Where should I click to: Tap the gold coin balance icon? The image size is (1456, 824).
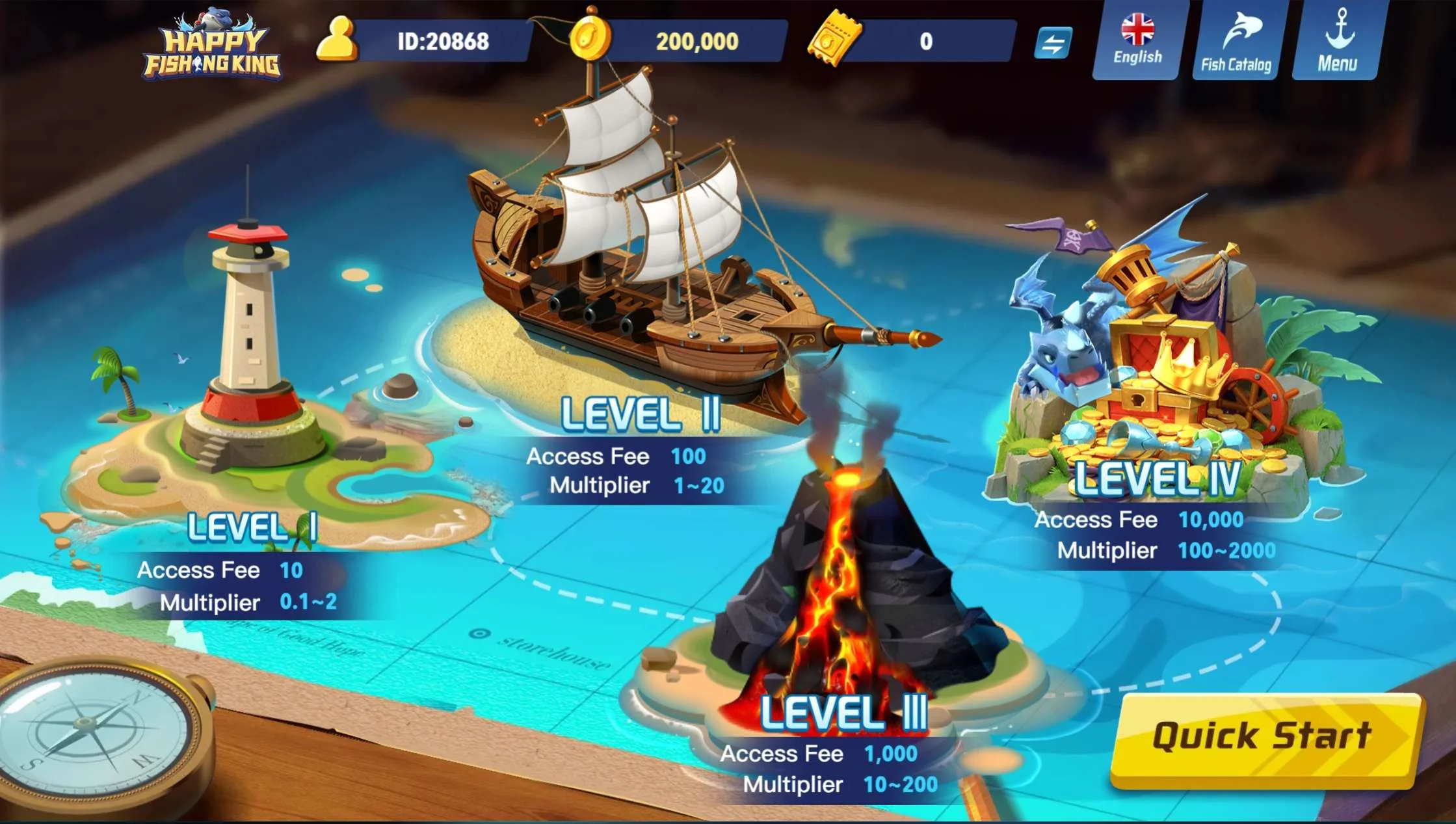tap(590, 39)
